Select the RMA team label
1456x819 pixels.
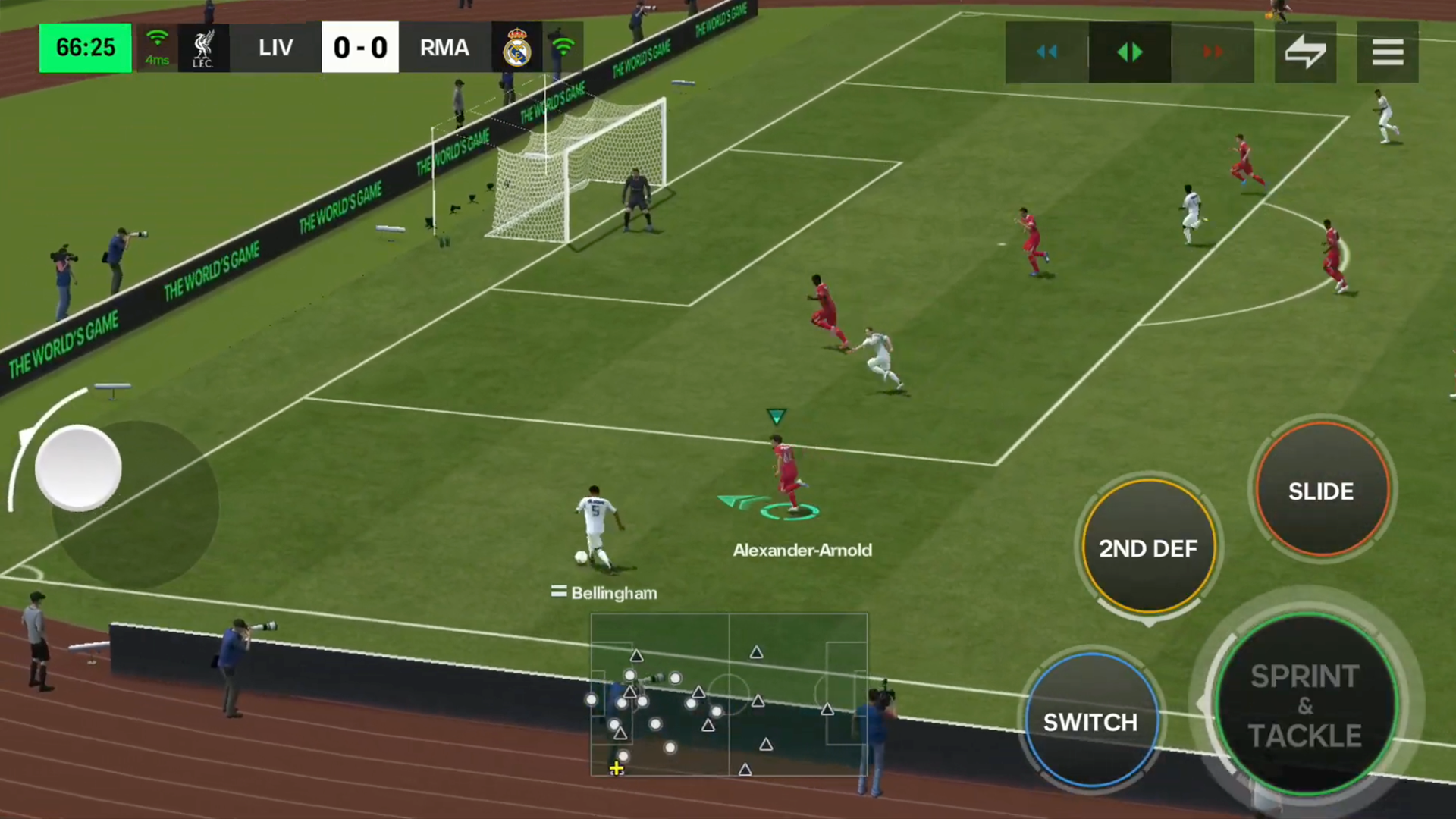444,48
